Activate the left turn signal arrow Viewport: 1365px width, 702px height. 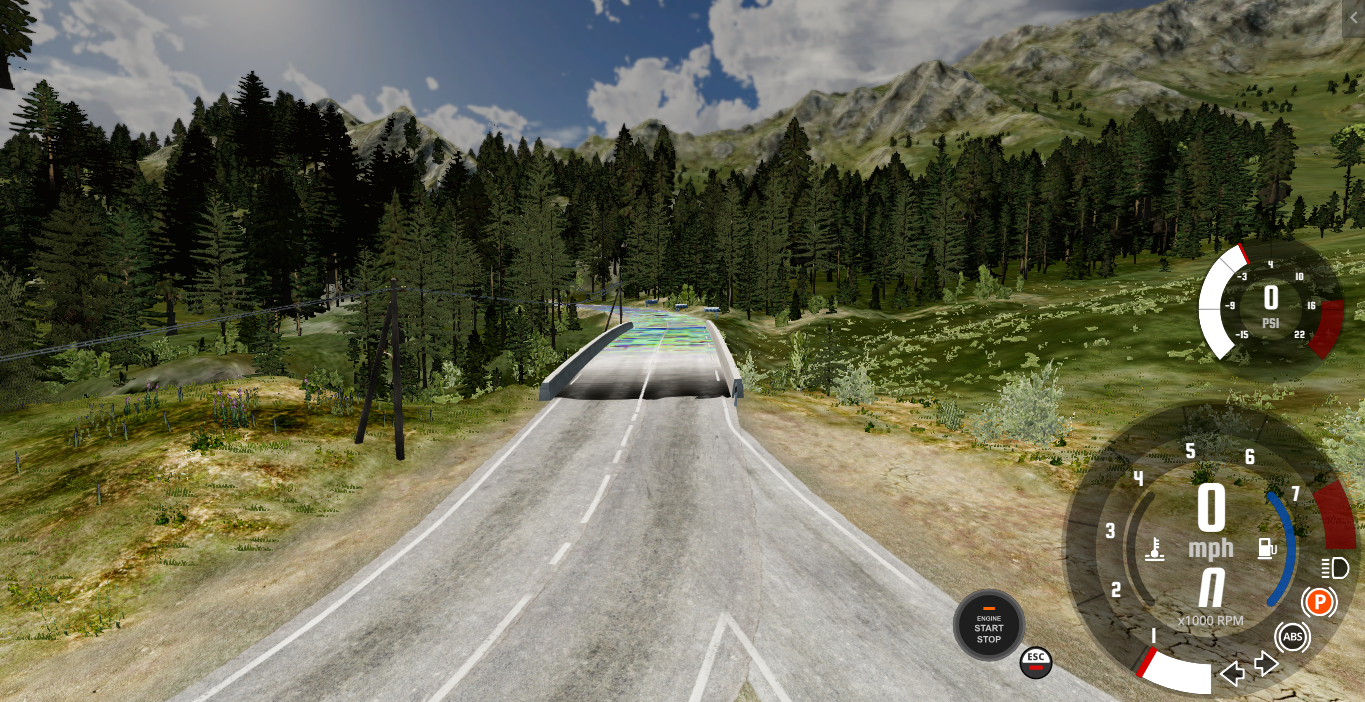coord(1233,673)
